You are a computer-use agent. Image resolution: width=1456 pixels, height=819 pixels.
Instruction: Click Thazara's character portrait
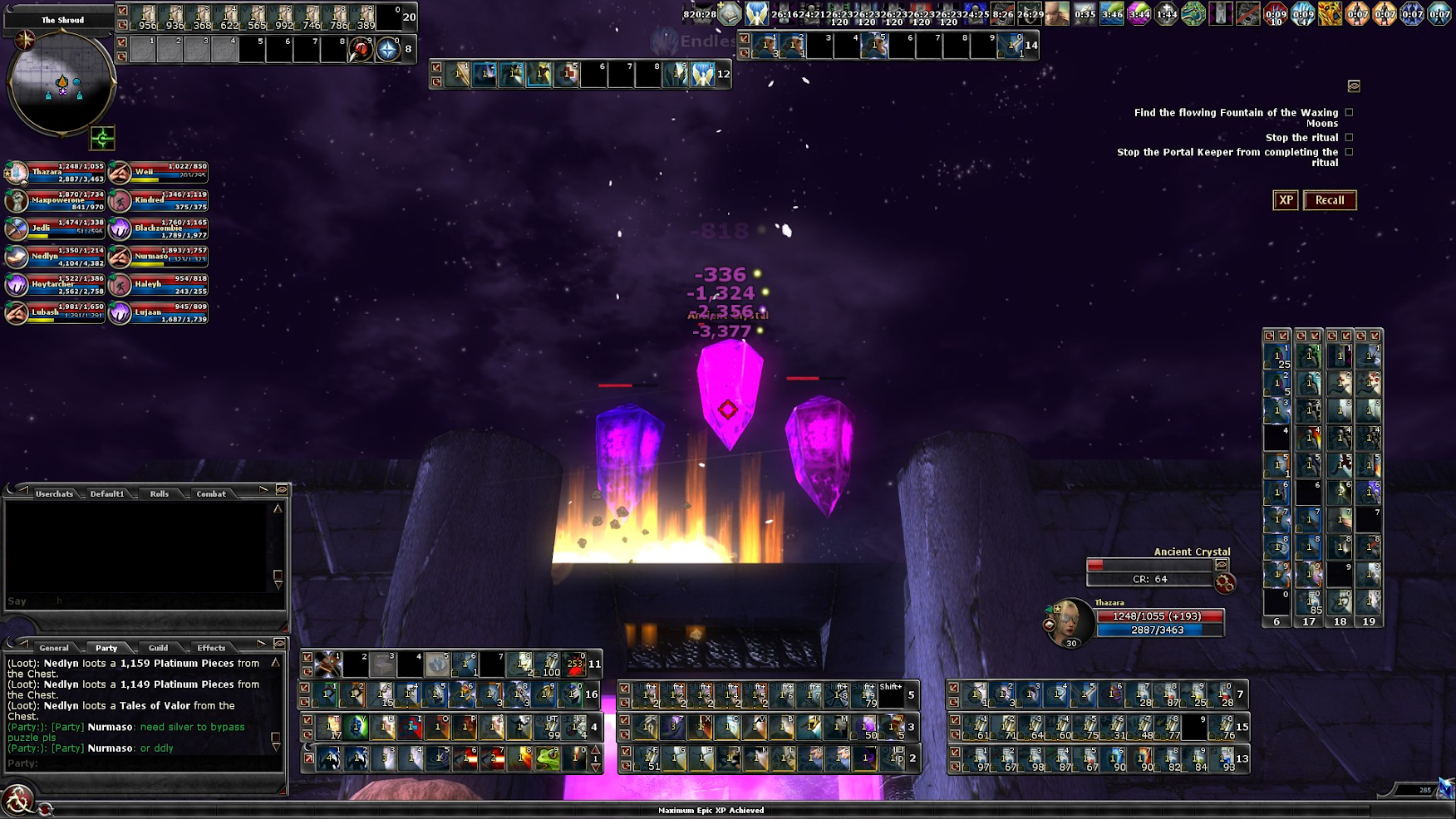pos(1070,621)
